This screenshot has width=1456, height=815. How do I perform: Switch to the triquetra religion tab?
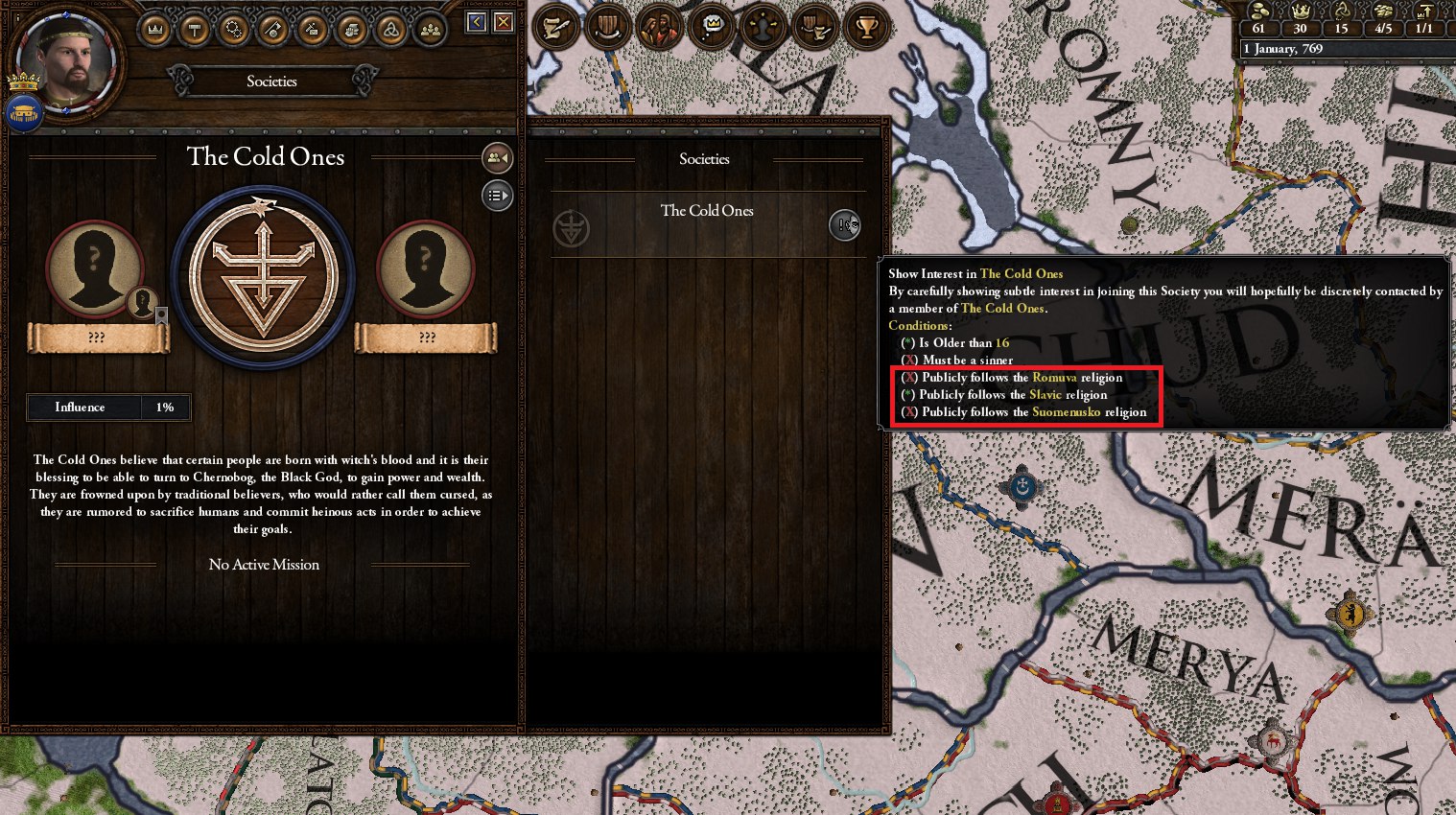391,31
